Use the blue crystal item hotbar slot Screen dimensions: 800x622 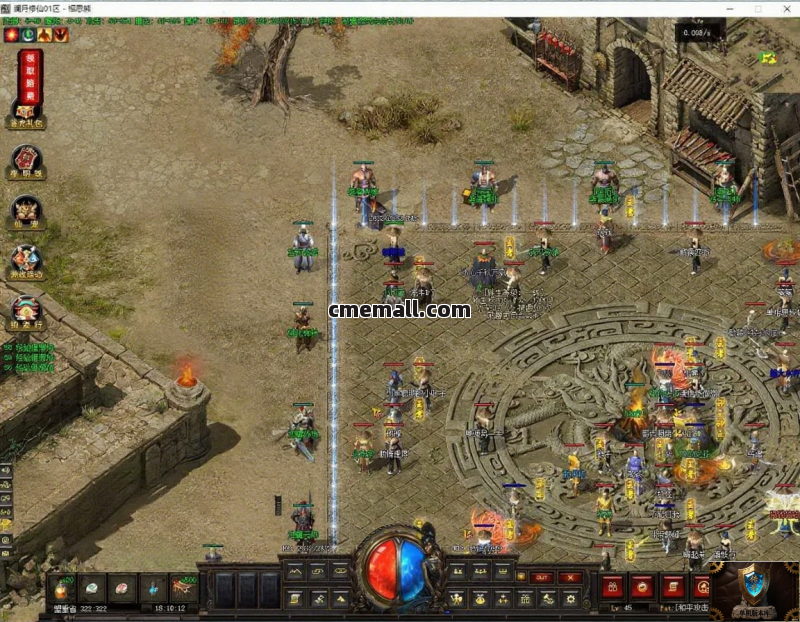[x=154, y=589]
